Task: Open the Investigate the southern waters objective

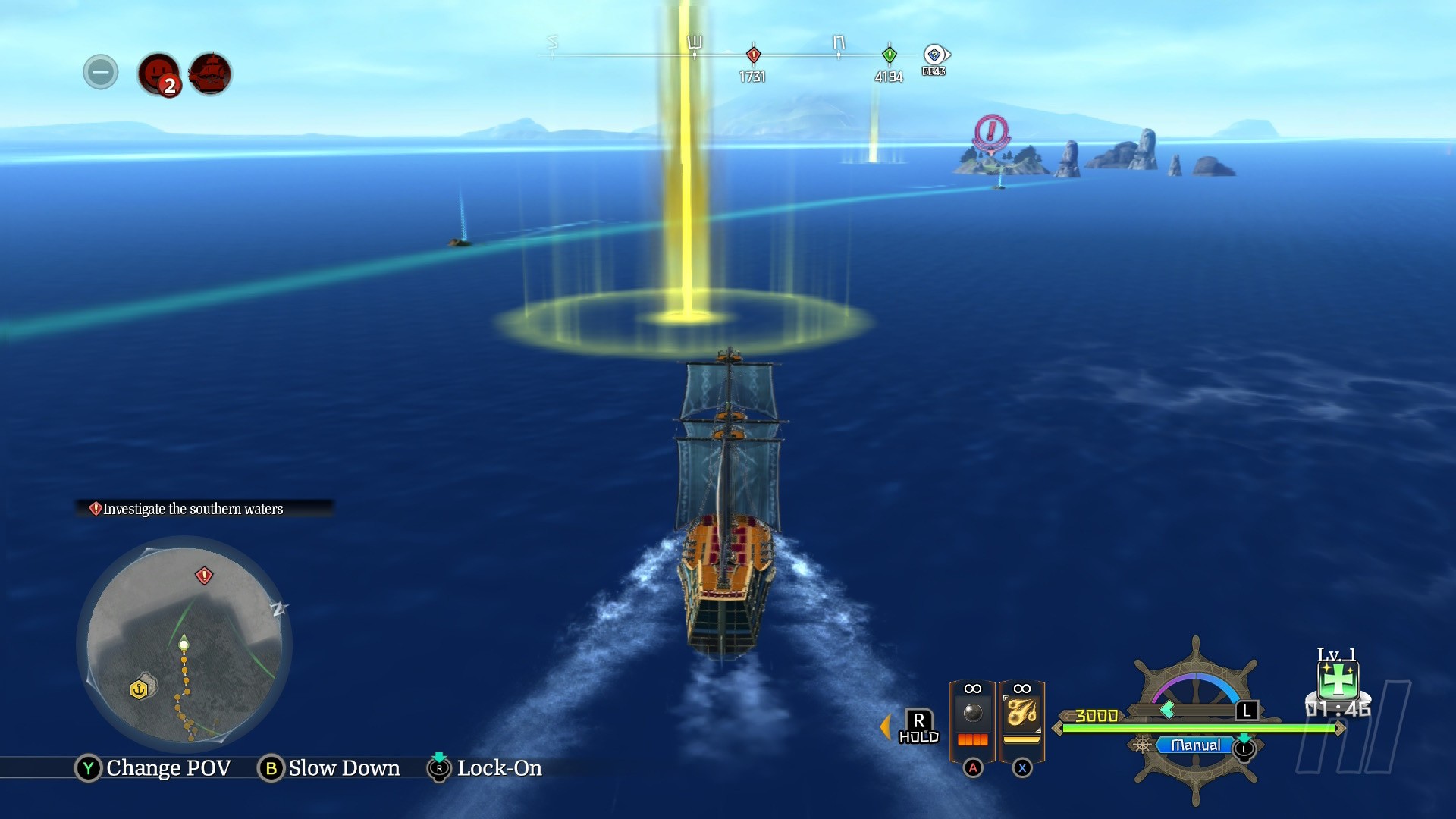Action: pyautogui.click(x=193, y=509)
